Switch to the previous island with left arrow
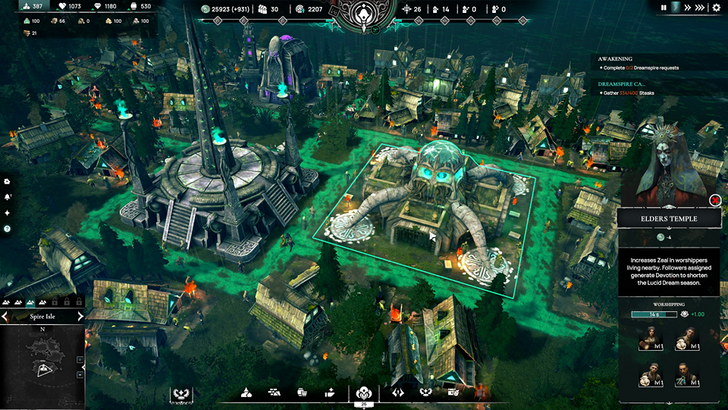The width and height of the screenshot is (728, 410). tap(5, 316)
